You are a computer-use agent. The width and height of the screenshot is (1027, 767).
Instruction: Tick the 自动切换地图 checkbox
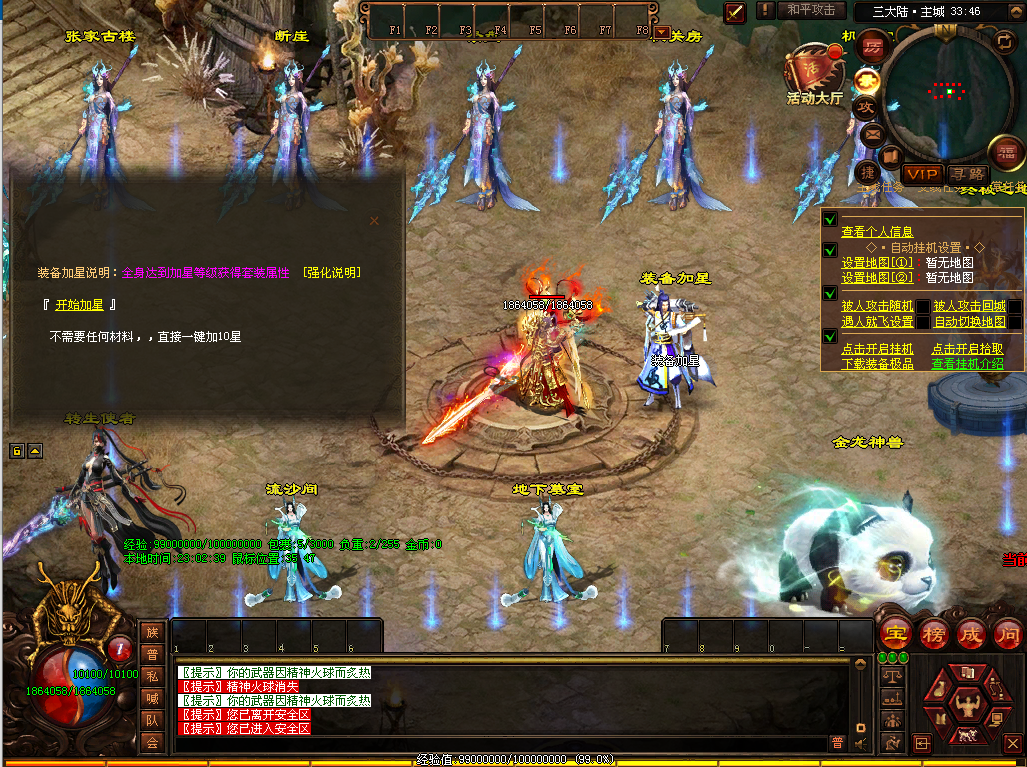pyautogui.click(x=1014, y=322)
